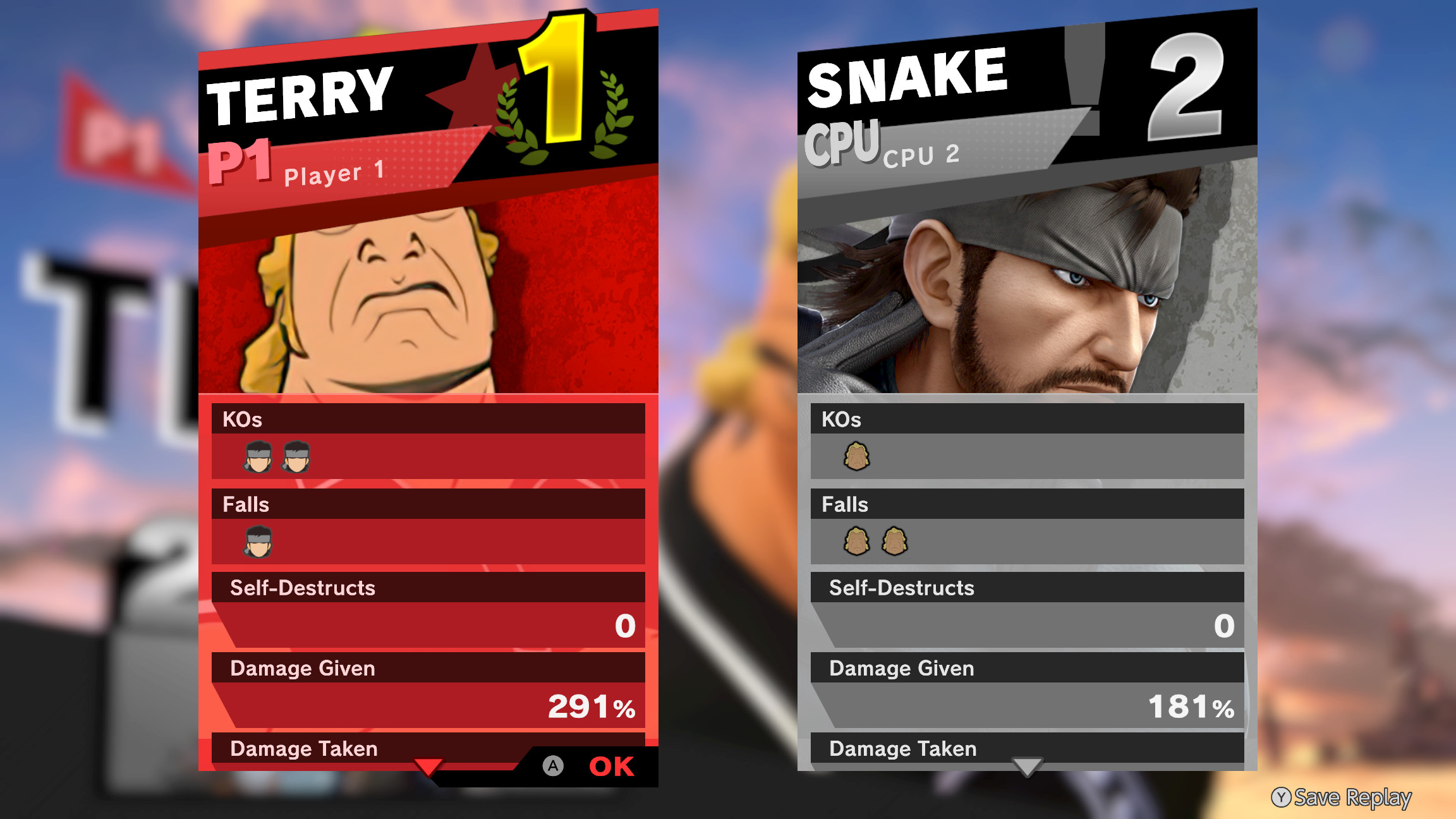Toggle the CPU tag on Snake's card
This screenshot has height=819, width=1456.
click(x=842, y=144)
